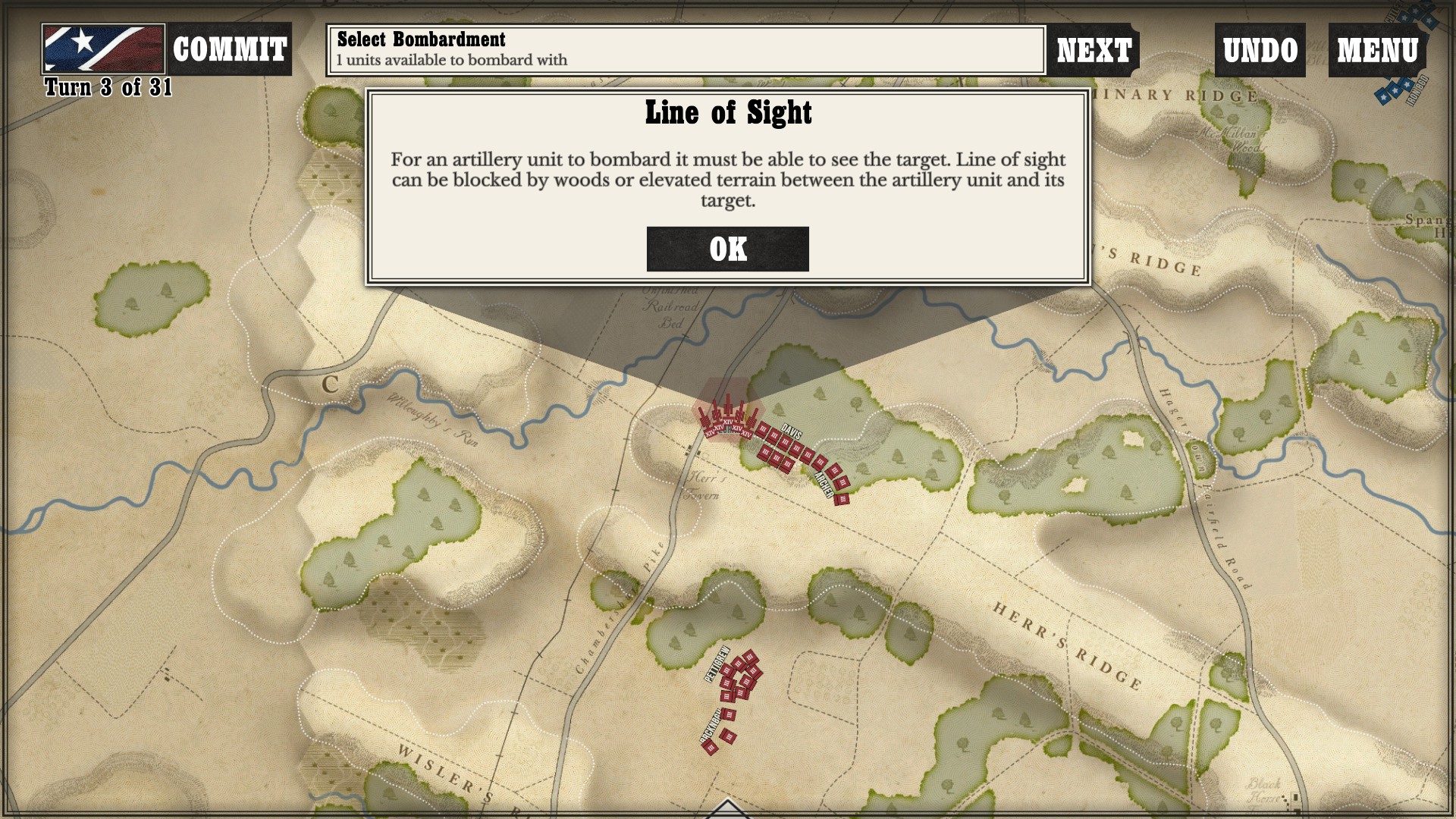Image resolution: width=1456 pixels, height=819 pixels.
Task: Advance with the NEXT button
Action: pyautogui.click(x=1094, y=50)
